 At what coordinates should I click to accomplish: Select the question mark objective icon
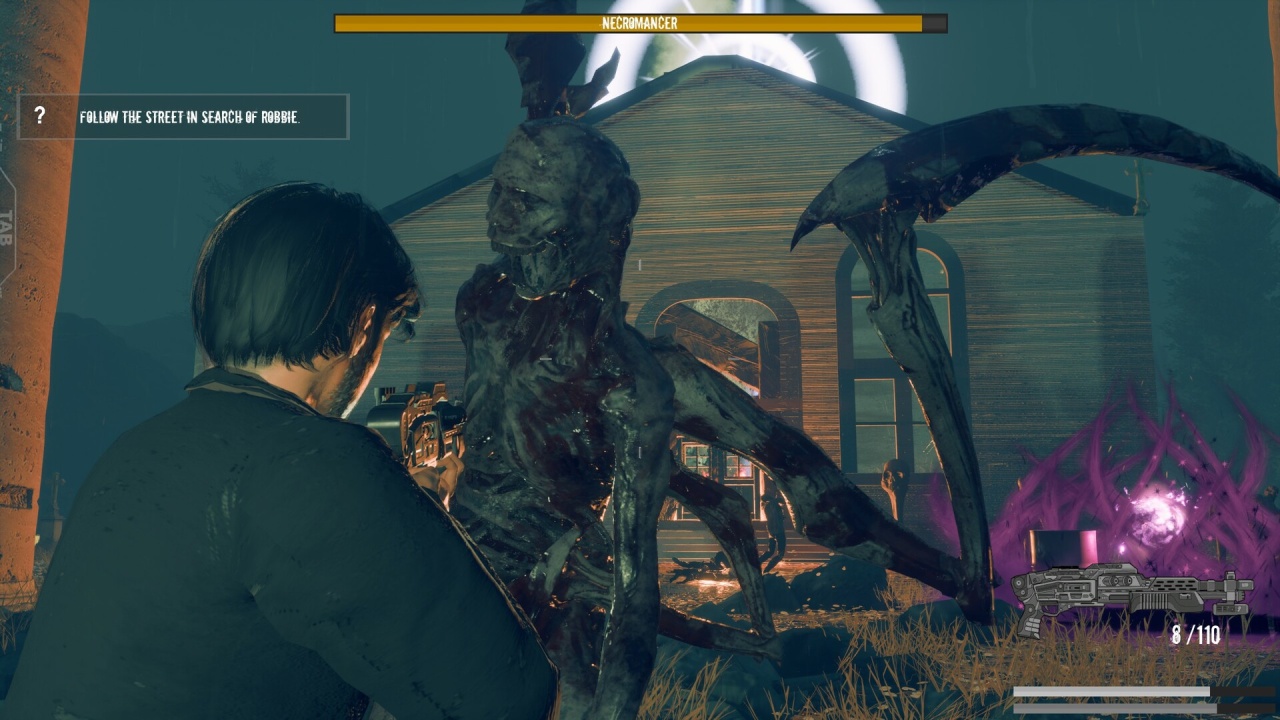pos(40,116)
